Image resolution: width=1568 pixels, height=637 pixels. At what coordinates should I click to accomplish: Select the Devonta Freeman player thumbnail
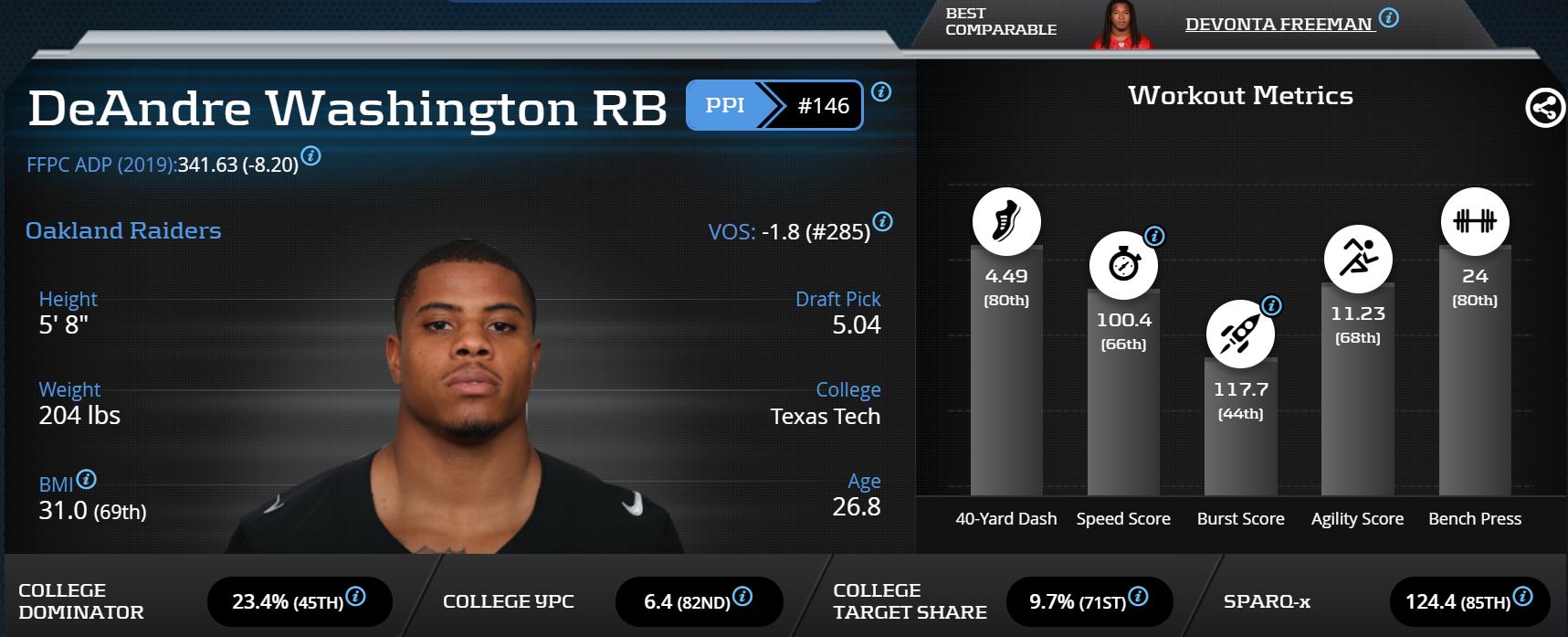1121,25
